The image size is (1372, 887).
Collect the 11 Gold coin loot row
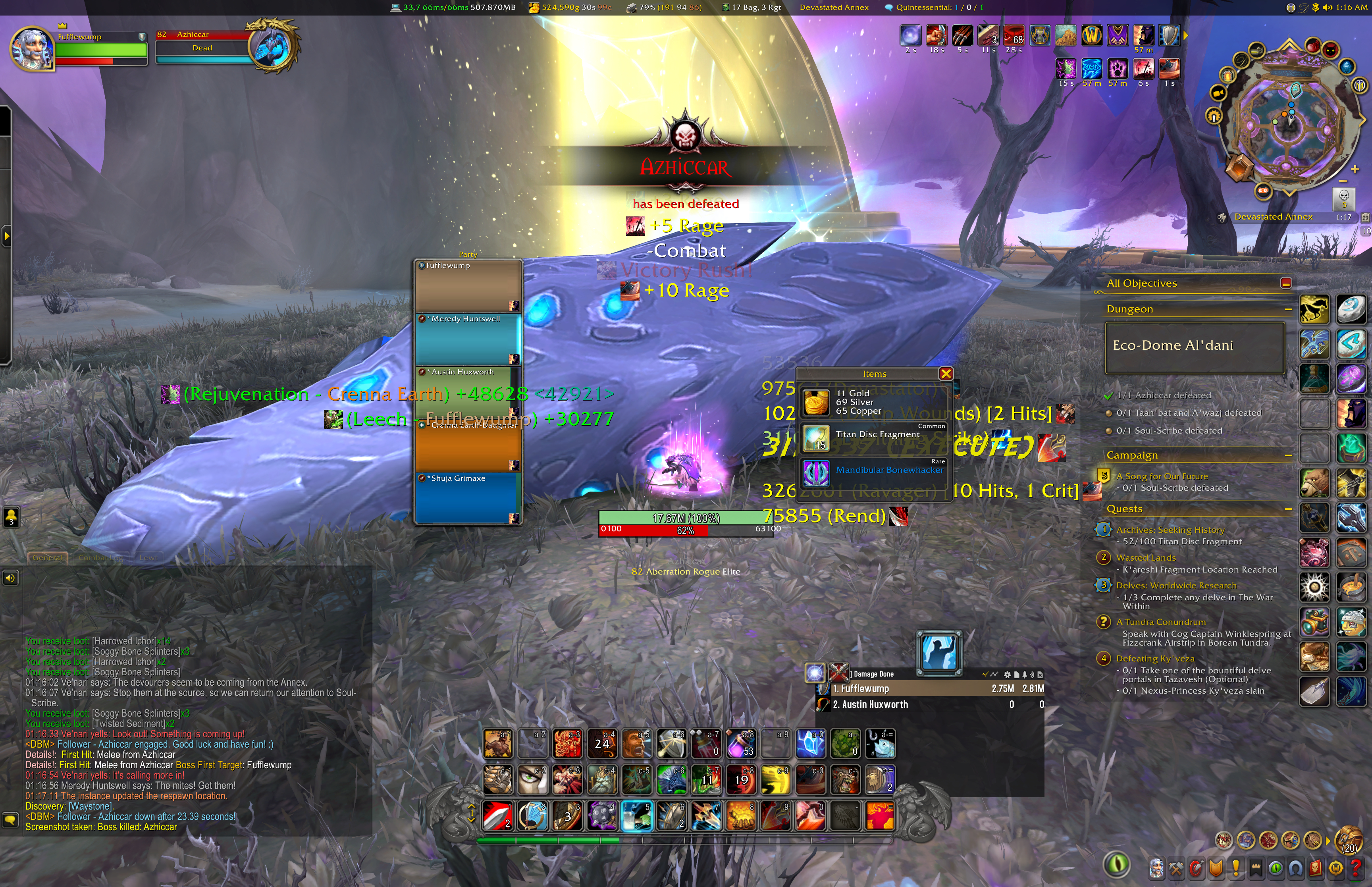coord(858,401)
